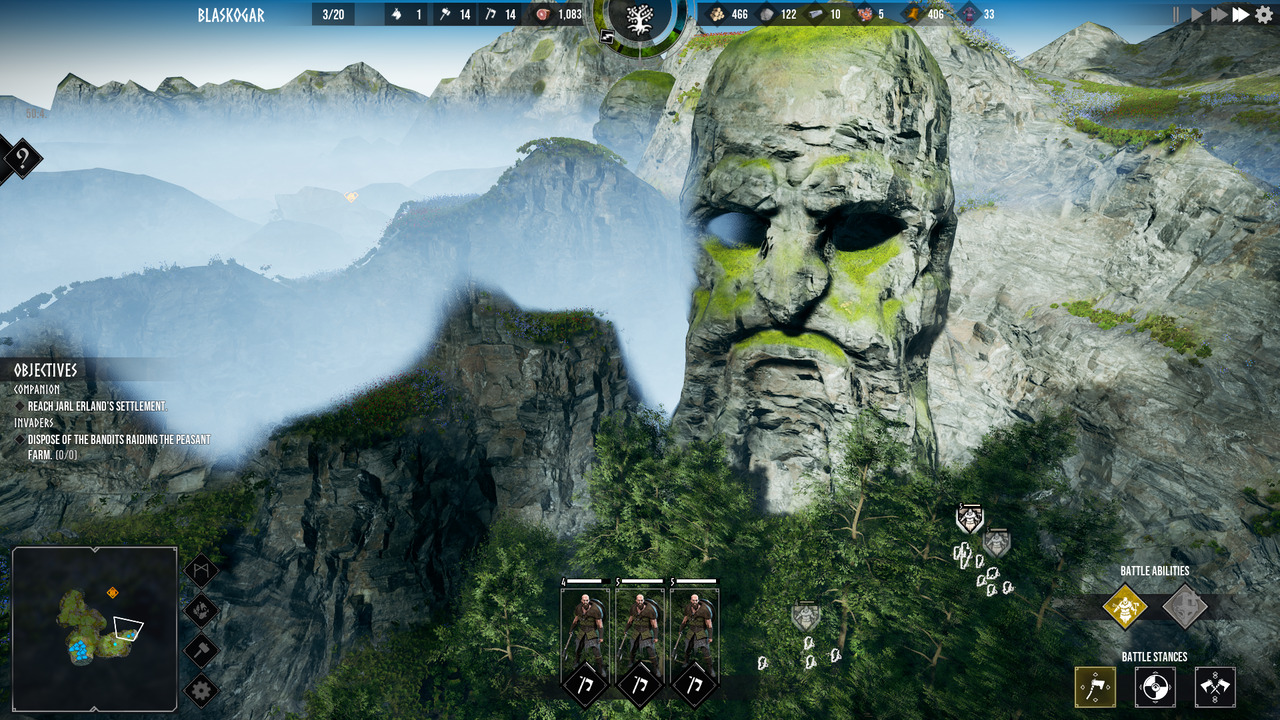
Task: Select the orange marker on the minimap
Action: (x=113, y=593)
